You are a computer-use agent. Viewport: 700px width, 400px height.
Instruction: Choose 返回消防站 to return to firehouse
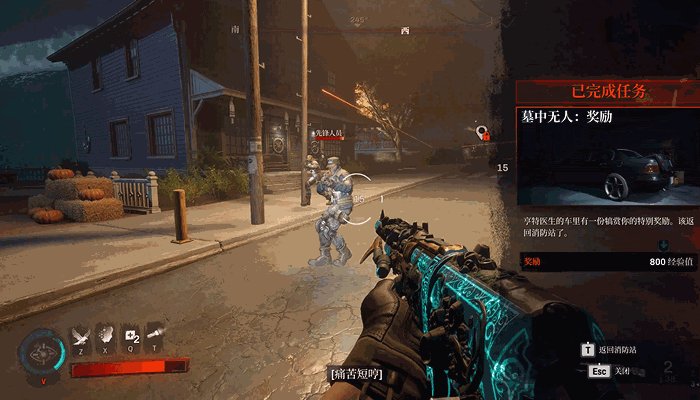(610, 350)
